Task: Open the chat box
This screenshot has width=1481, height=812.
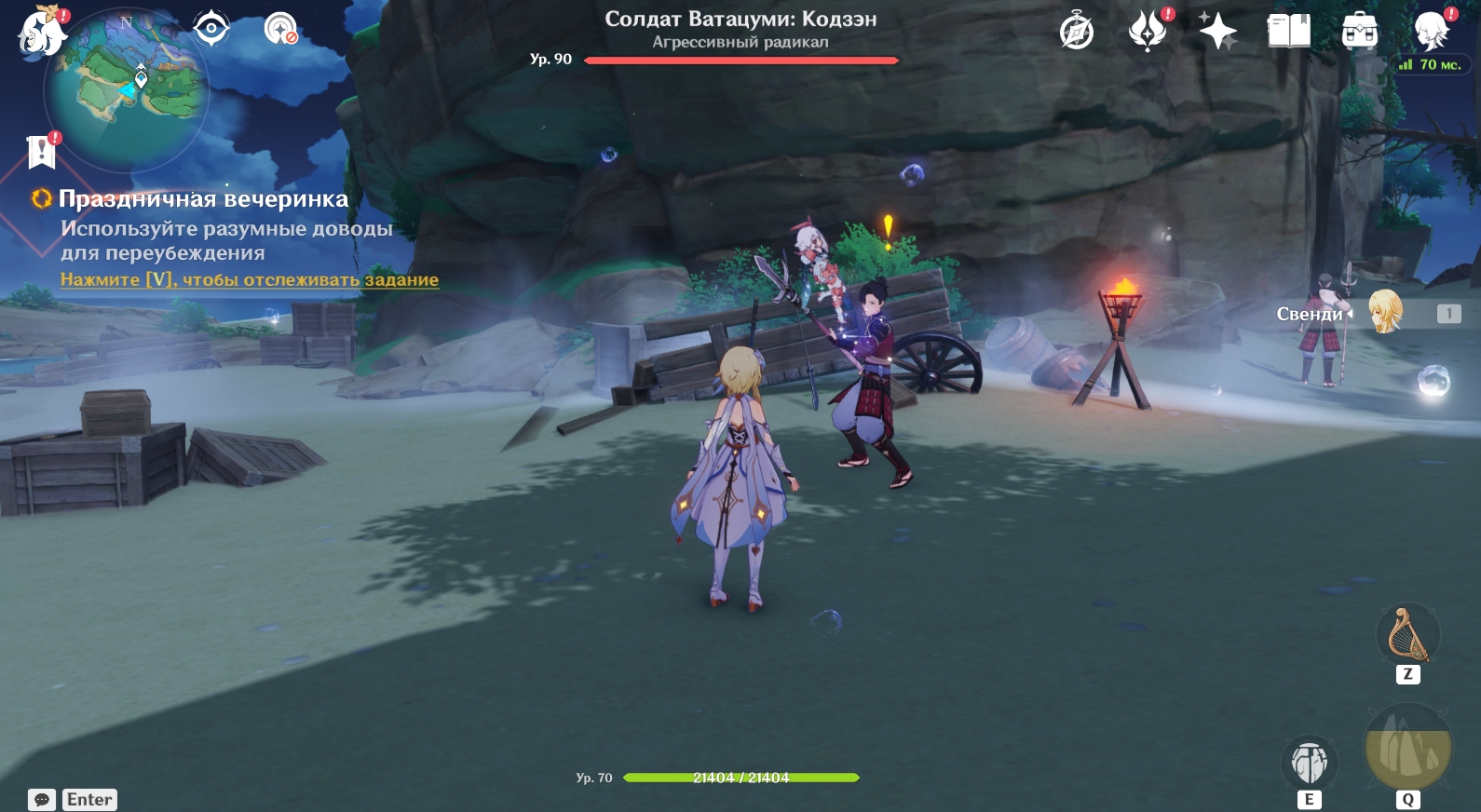Action: (x=42, y=800)
